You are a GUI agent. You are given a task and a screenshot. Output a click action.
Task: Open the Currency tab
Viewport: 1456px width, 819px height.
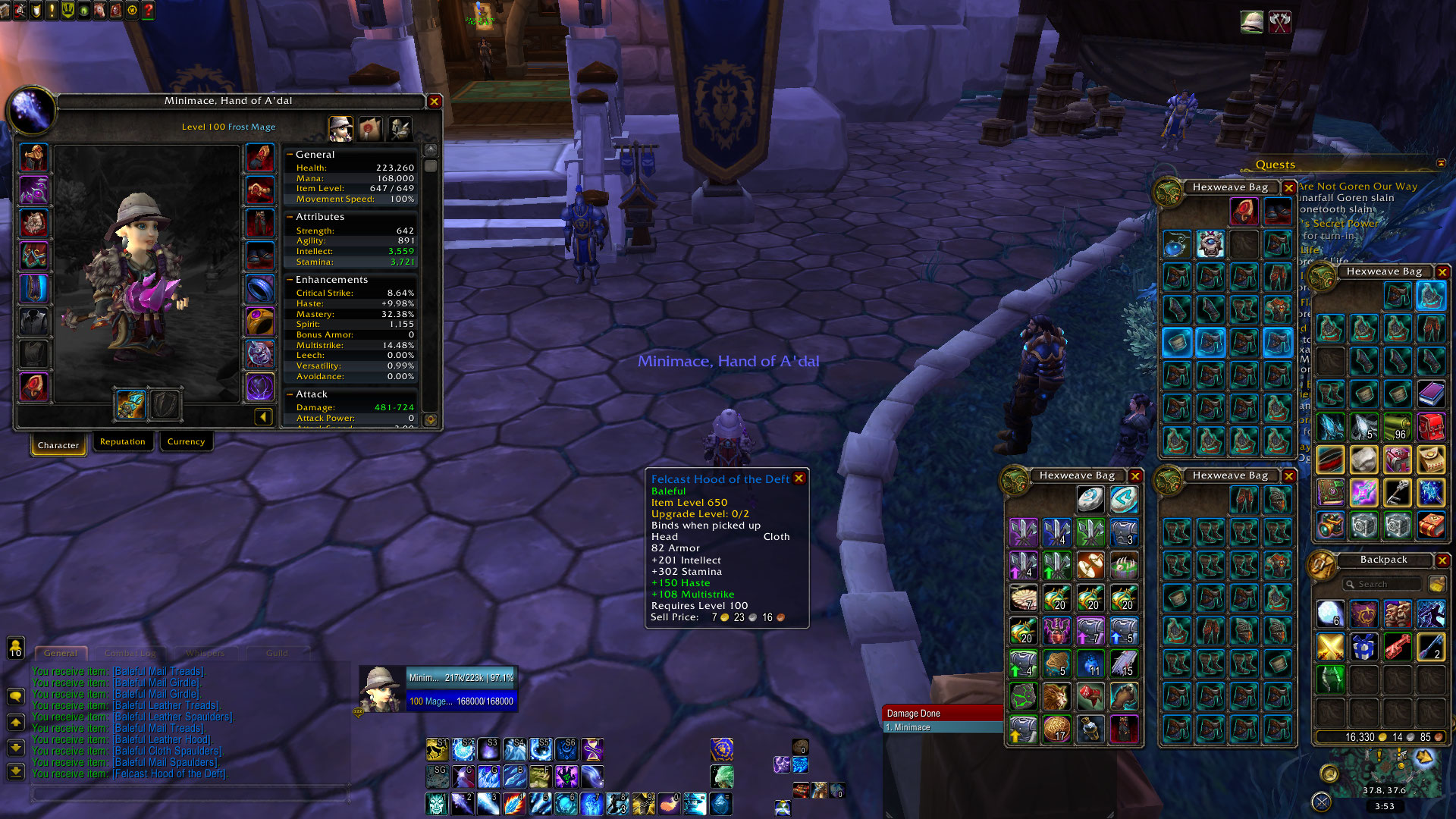pos(186,442)
